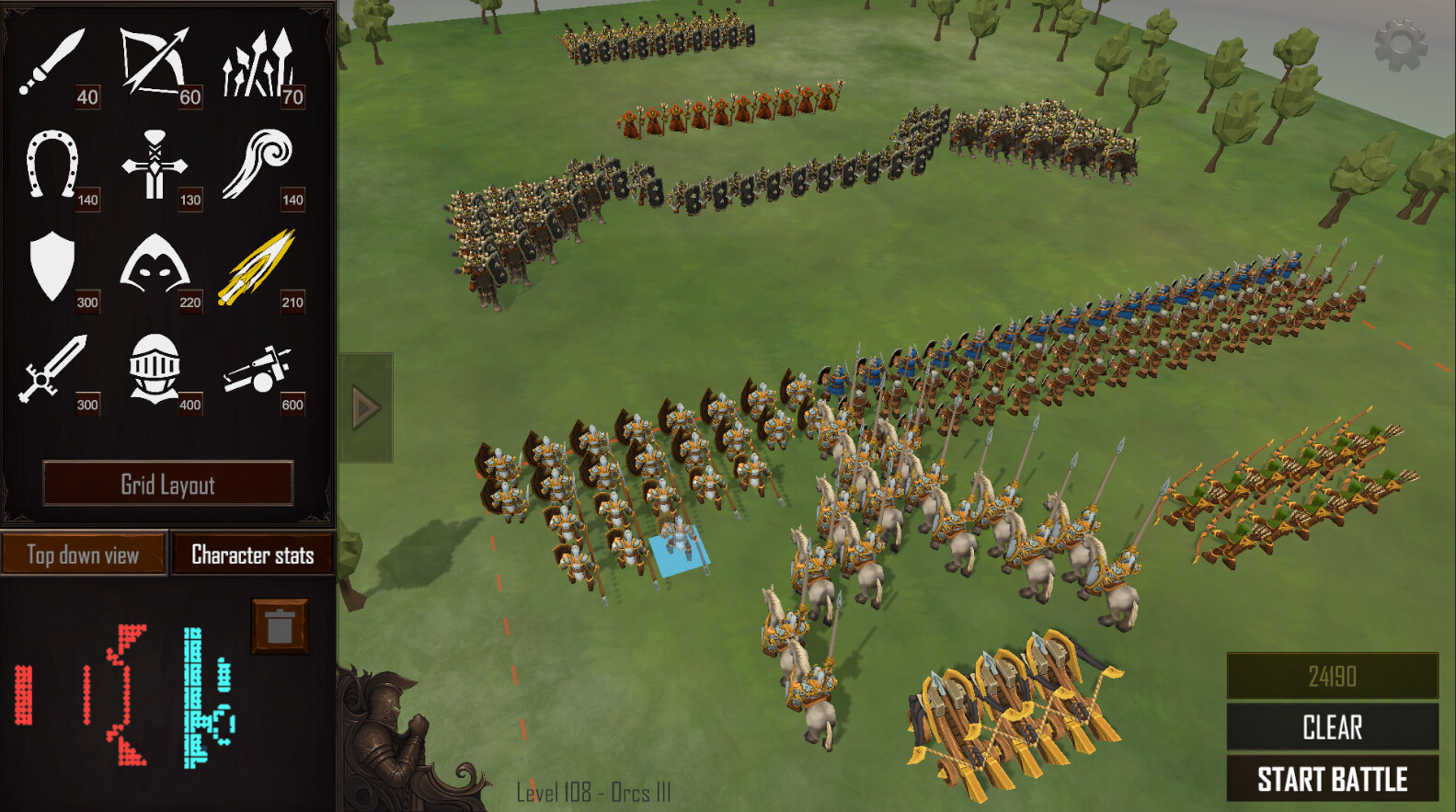Open the Character stats panel
Viewport: 1456px width, 812px height.
[x=252, y=555]
